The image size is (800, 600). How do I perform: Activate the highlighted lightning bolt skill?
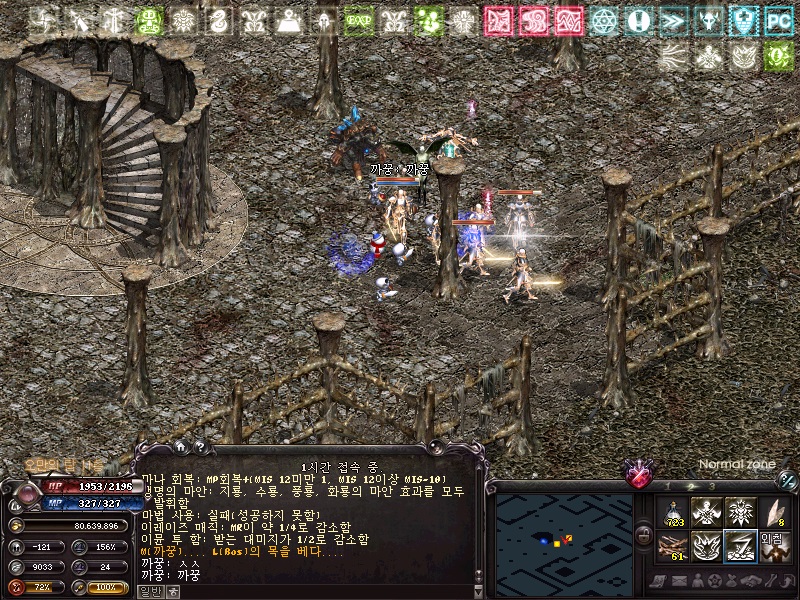[x=740, y=546]
